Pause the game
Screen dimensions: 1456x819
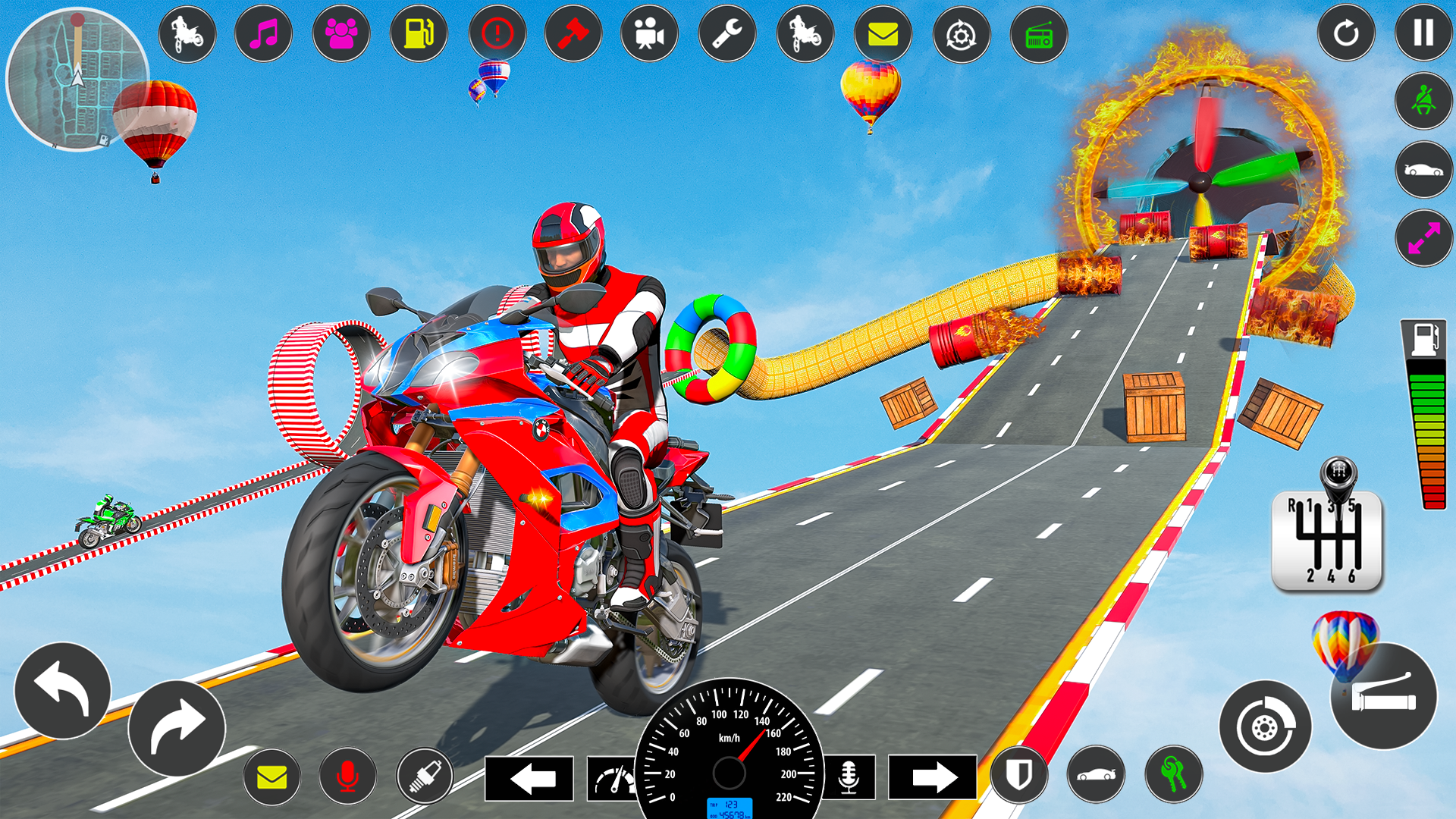(1423, 33)
